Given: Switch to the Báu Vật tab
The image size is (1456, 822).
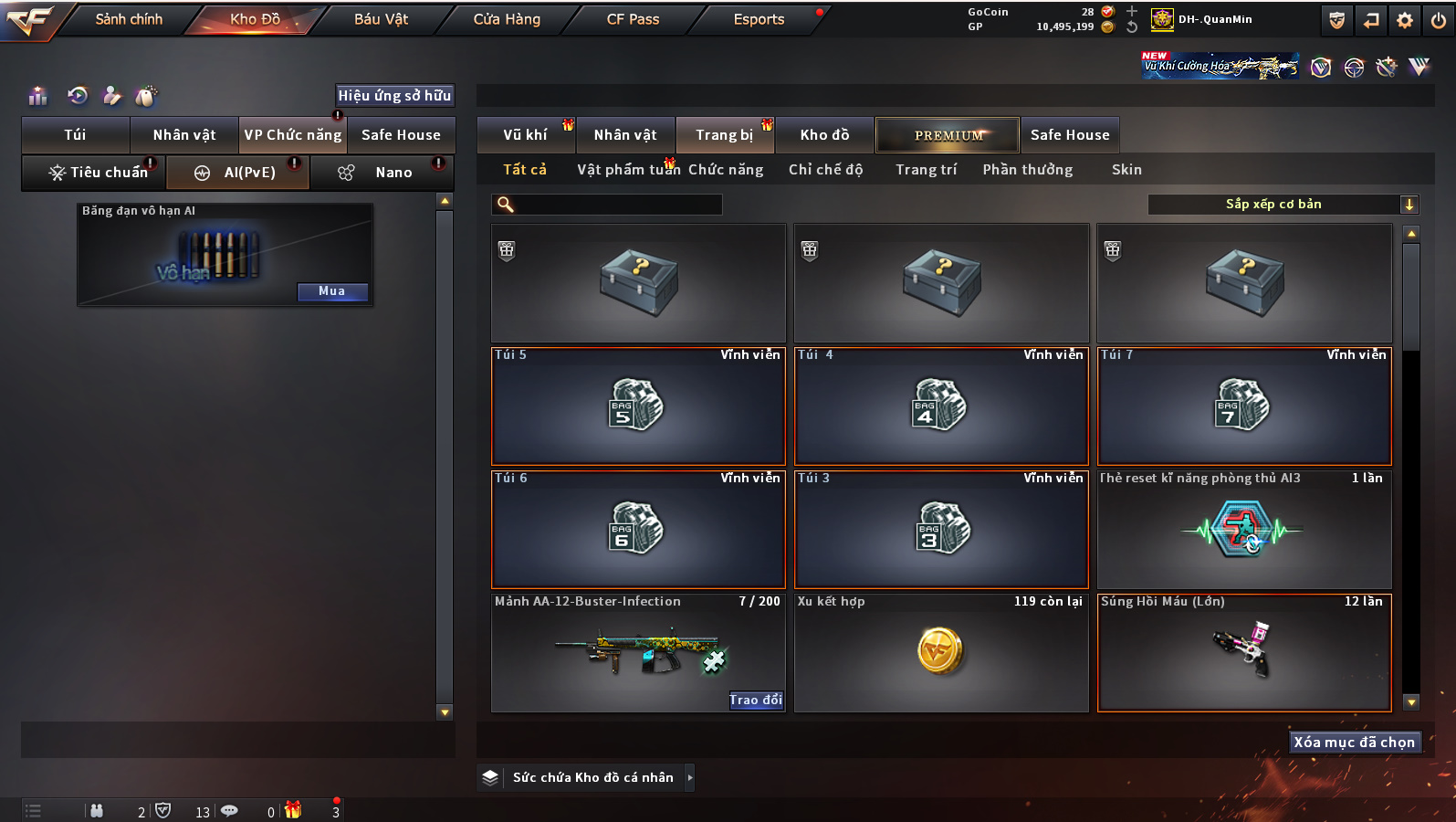Looking at the screenshot, I should (381, 19).
